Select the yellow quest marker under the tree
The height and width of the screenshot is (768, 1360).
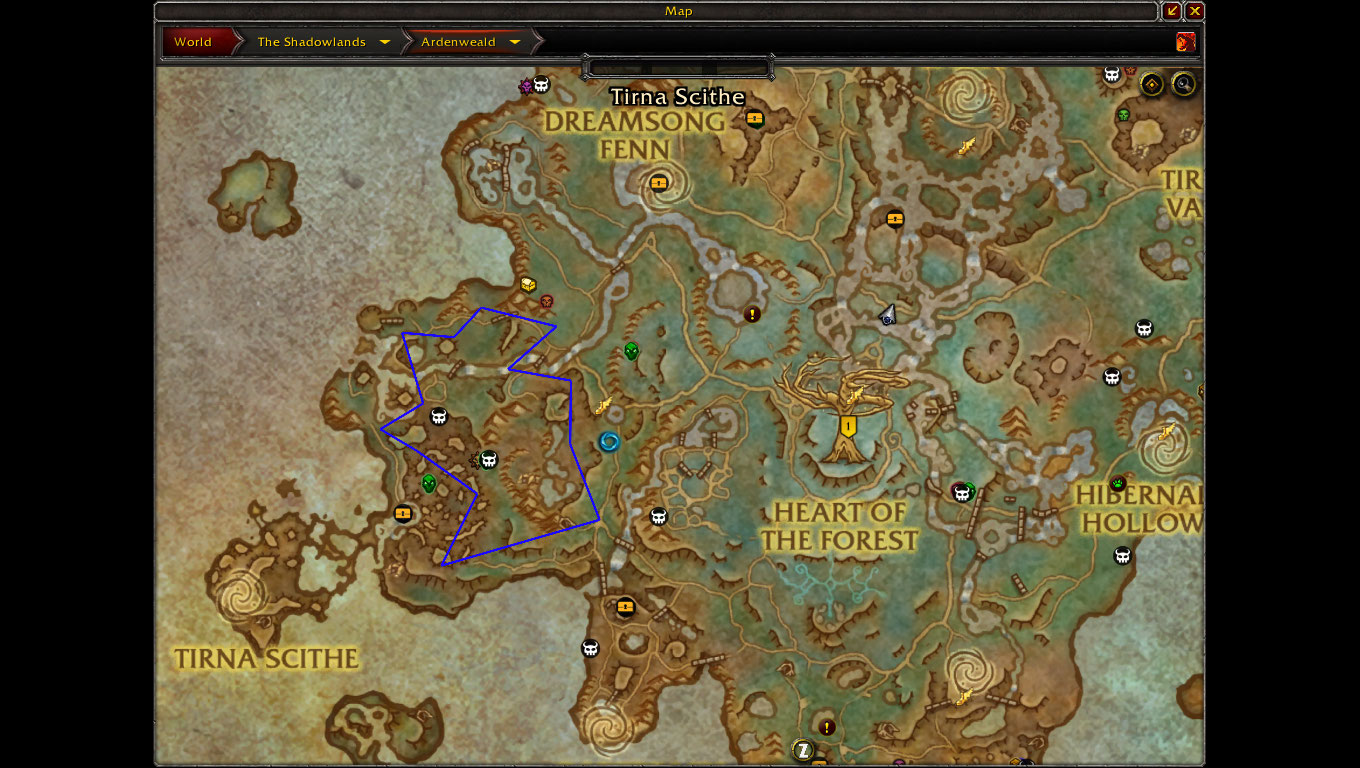click(x=849, y=427)
